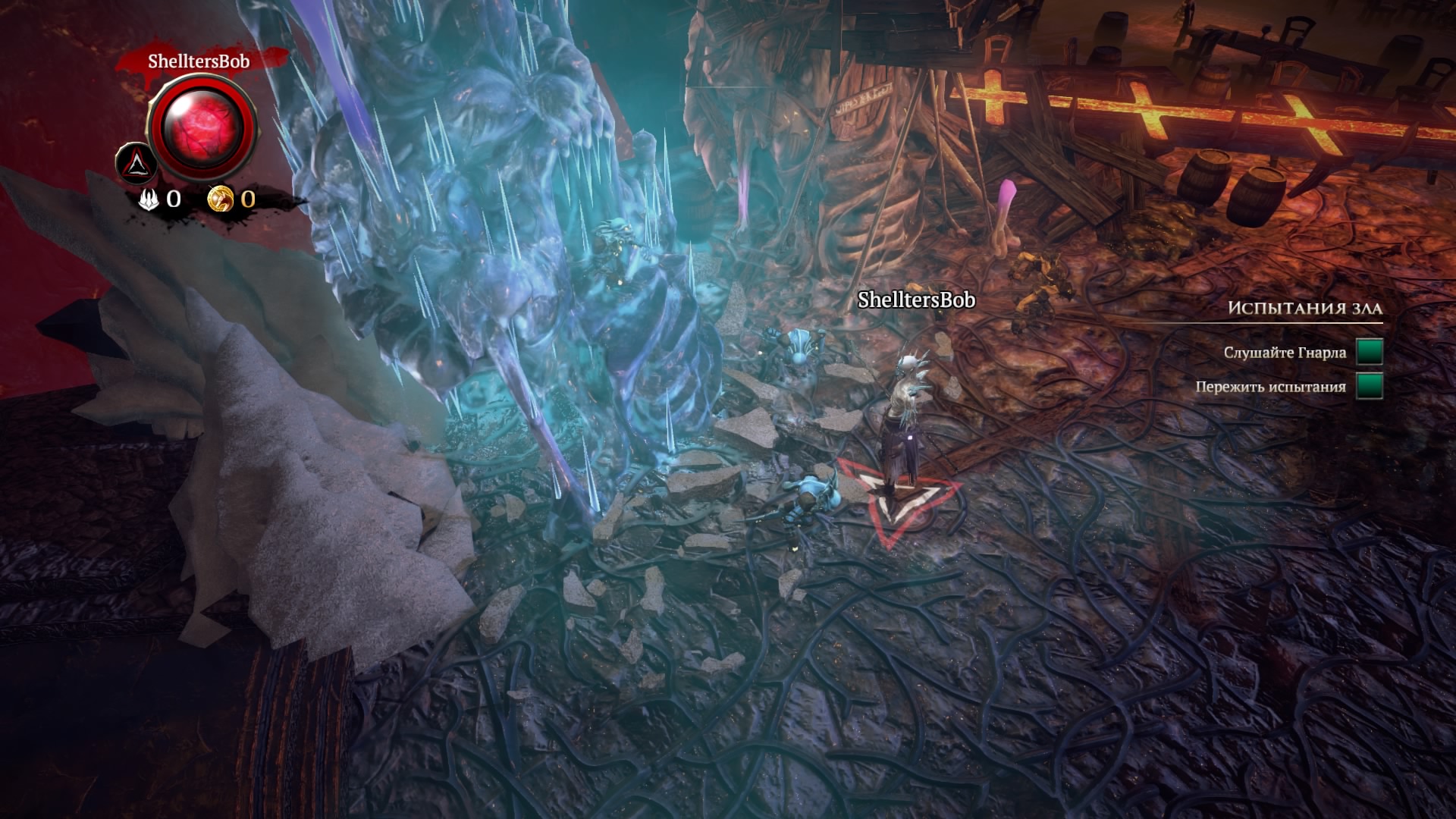Open the "Испытания зла" quest tracker title
Screen dimensions: 1456x819
pos(1304,308)
